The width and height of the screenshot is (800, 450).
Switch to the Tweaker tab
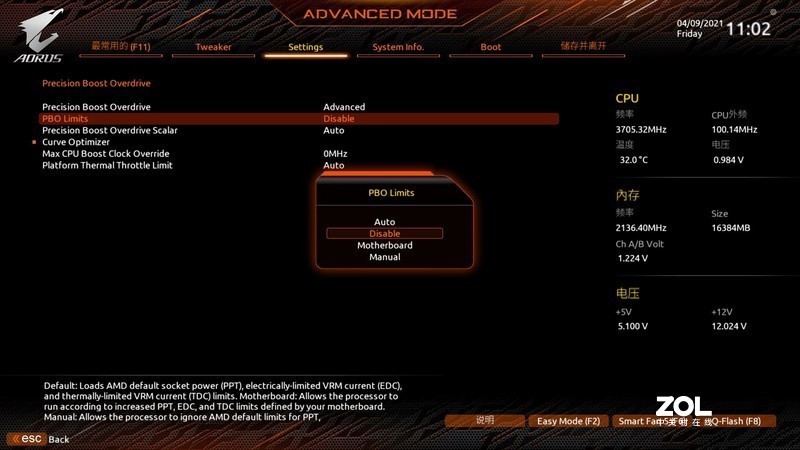coord(213,47)
